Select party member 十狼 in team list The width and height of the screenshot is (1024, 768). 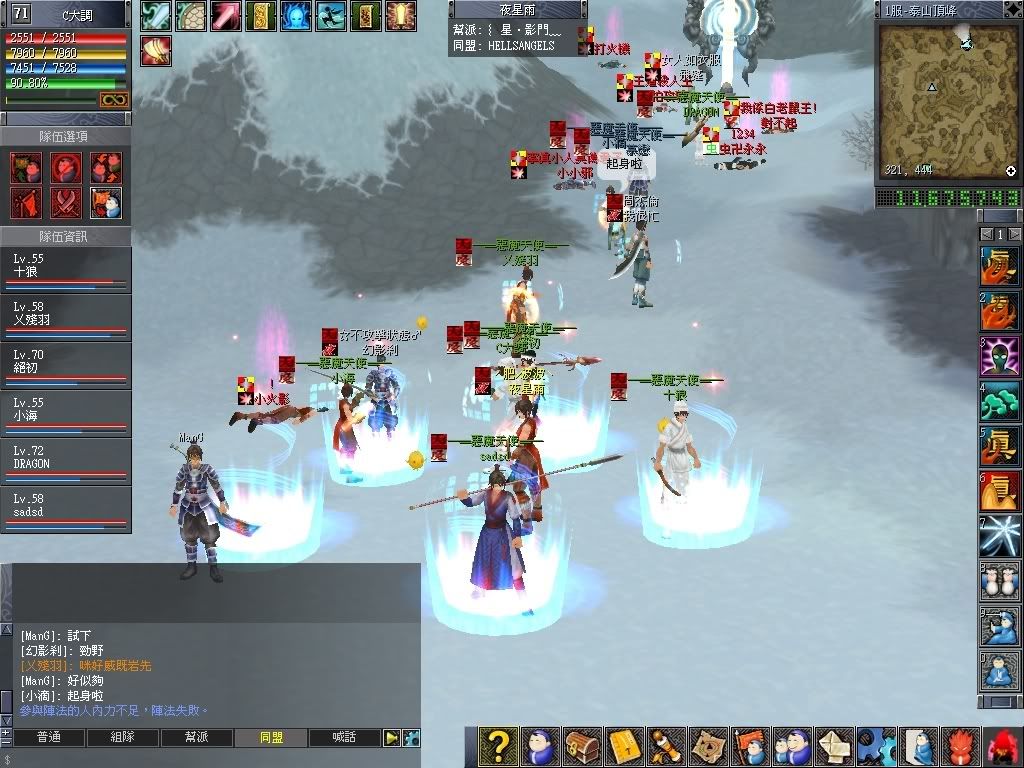66,270
